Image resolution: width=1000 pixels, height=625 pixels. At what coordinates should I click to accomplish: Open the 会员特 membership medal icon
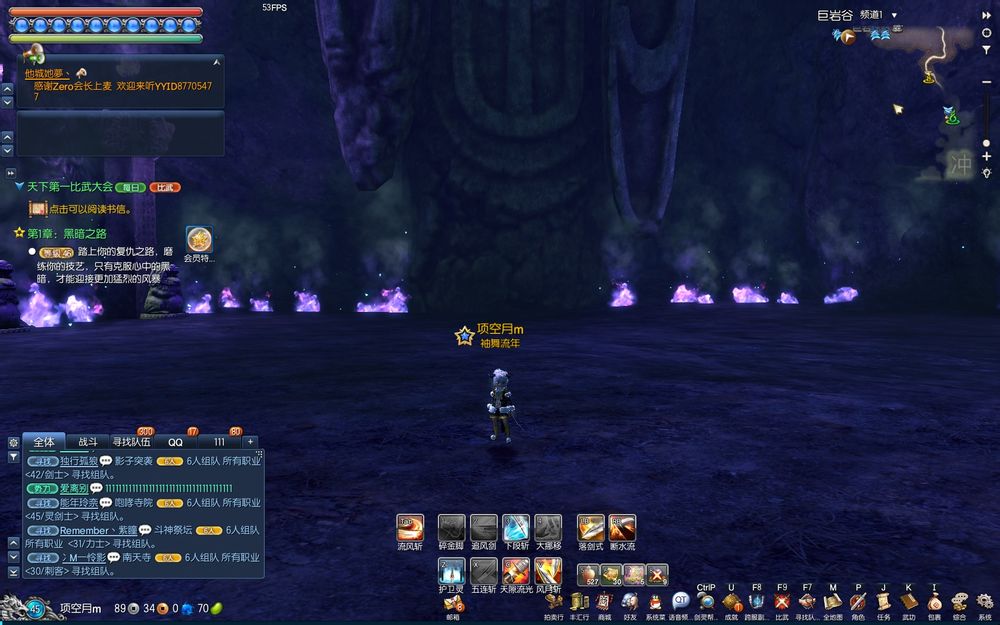tap(199, 240)
